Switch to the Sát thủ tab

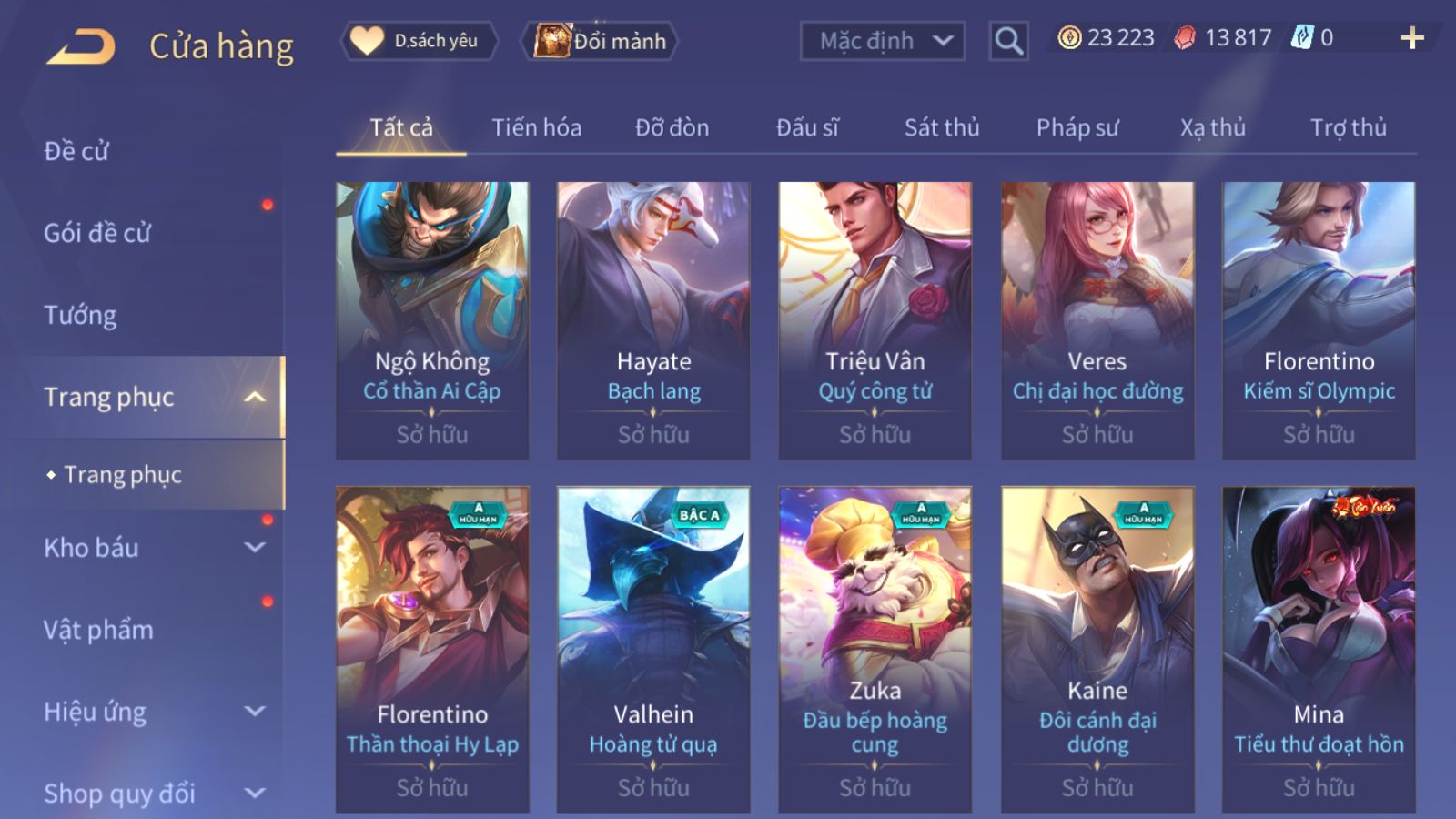[x=942, y=128]
